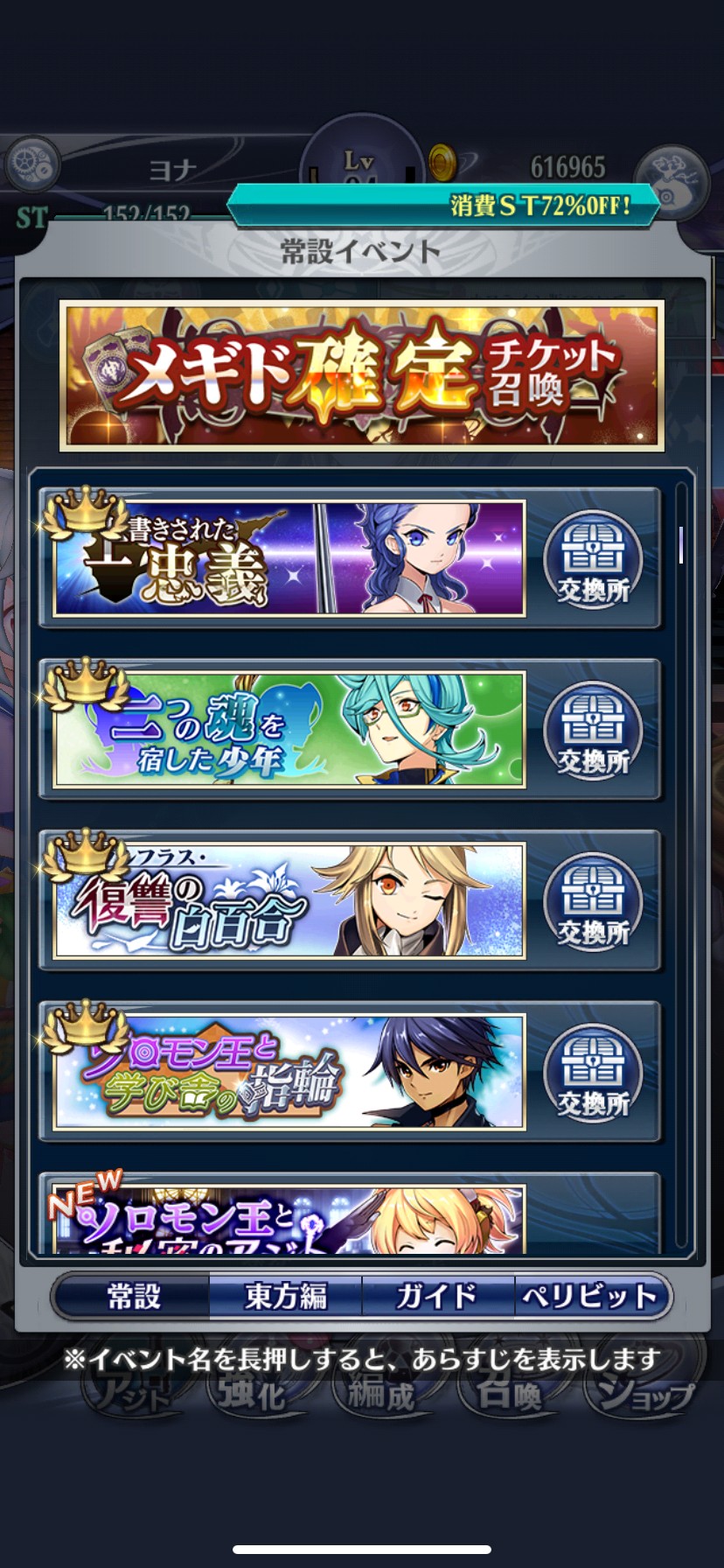This screenshot has height=1568, width=724.
Task: Switch to the 東方編 tab
Action: (285, 1296)
